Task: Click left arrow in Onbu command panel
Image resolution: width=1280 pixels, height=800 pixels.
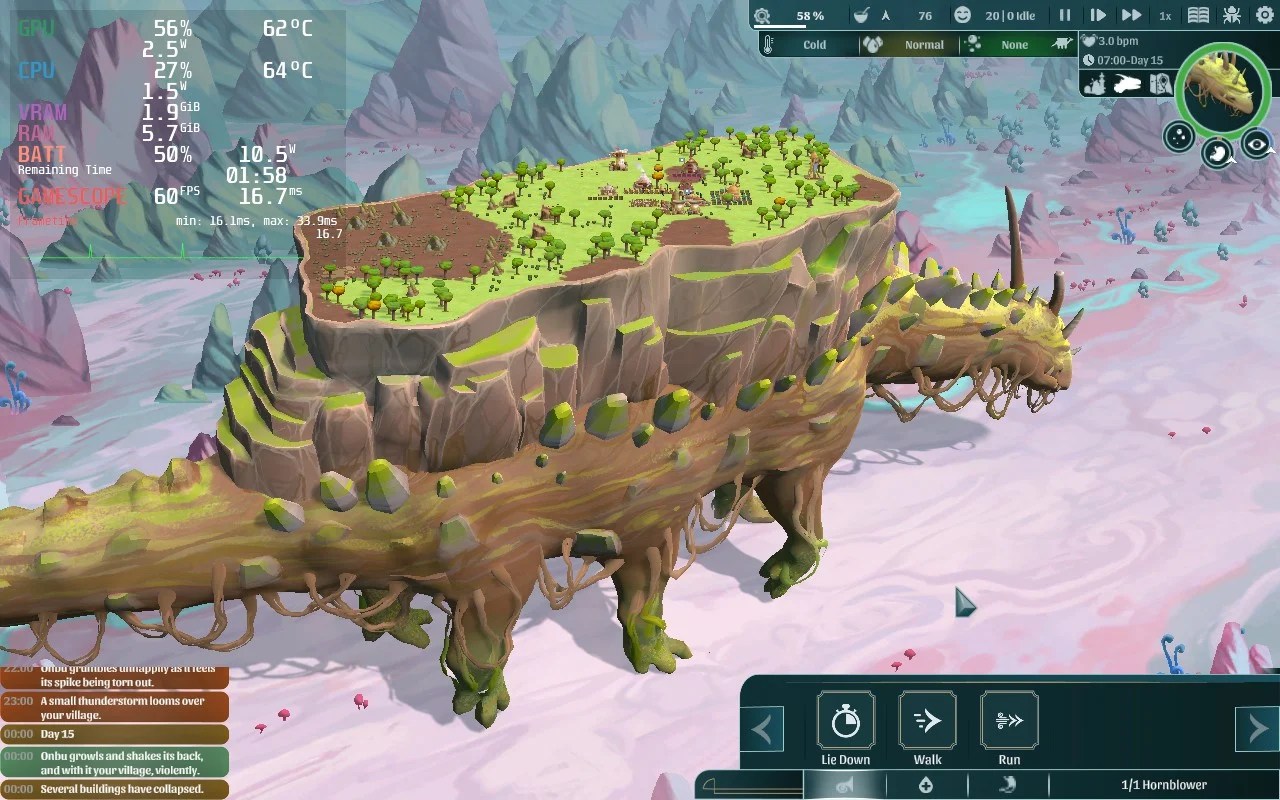Action: 764,729
